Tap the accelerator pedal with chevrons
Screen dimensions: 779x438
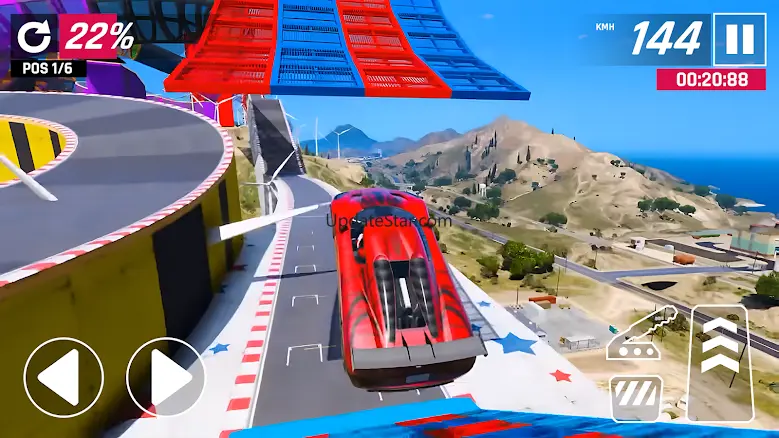pyautogui.click(x=721, y=362)
